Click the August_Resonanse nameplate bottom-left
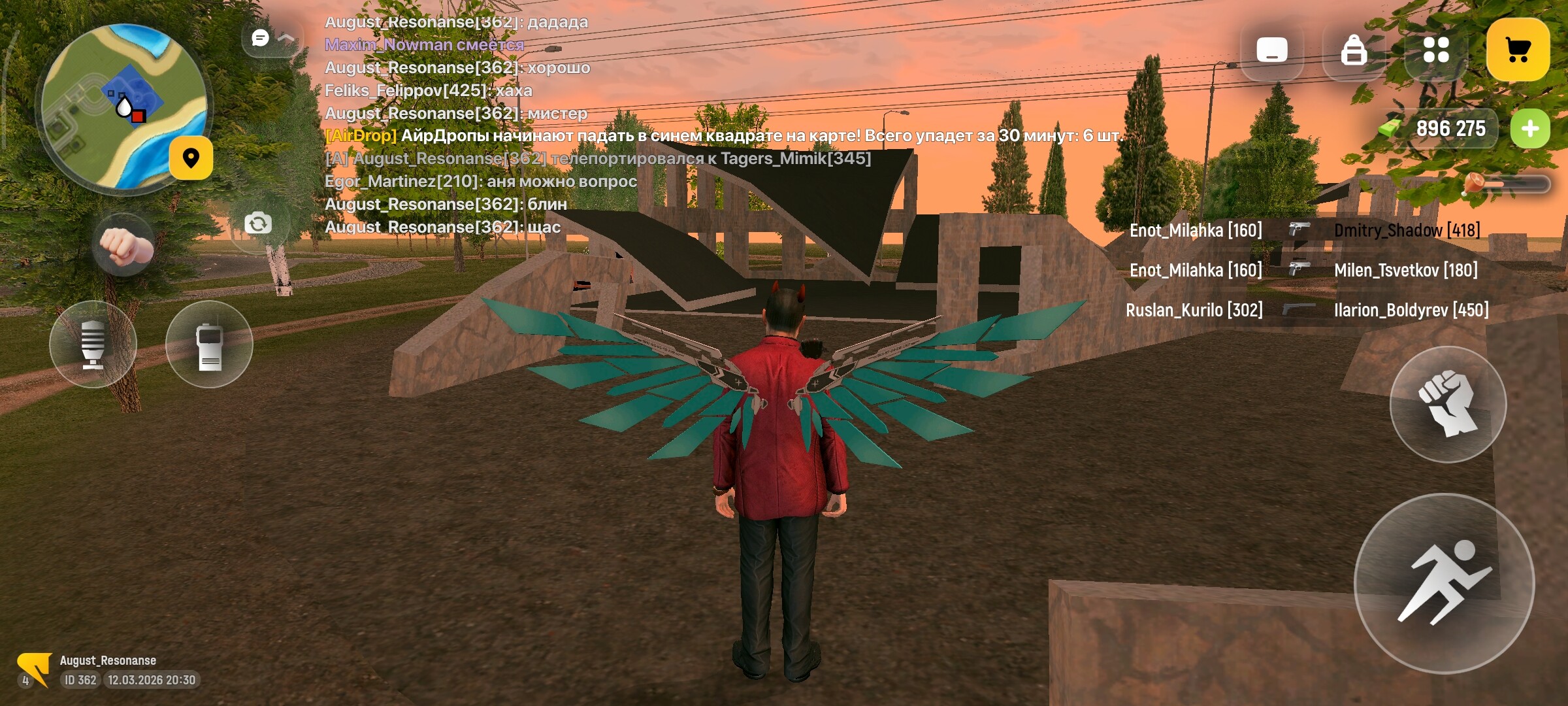The image size is (1568, 706). point(108,660)
